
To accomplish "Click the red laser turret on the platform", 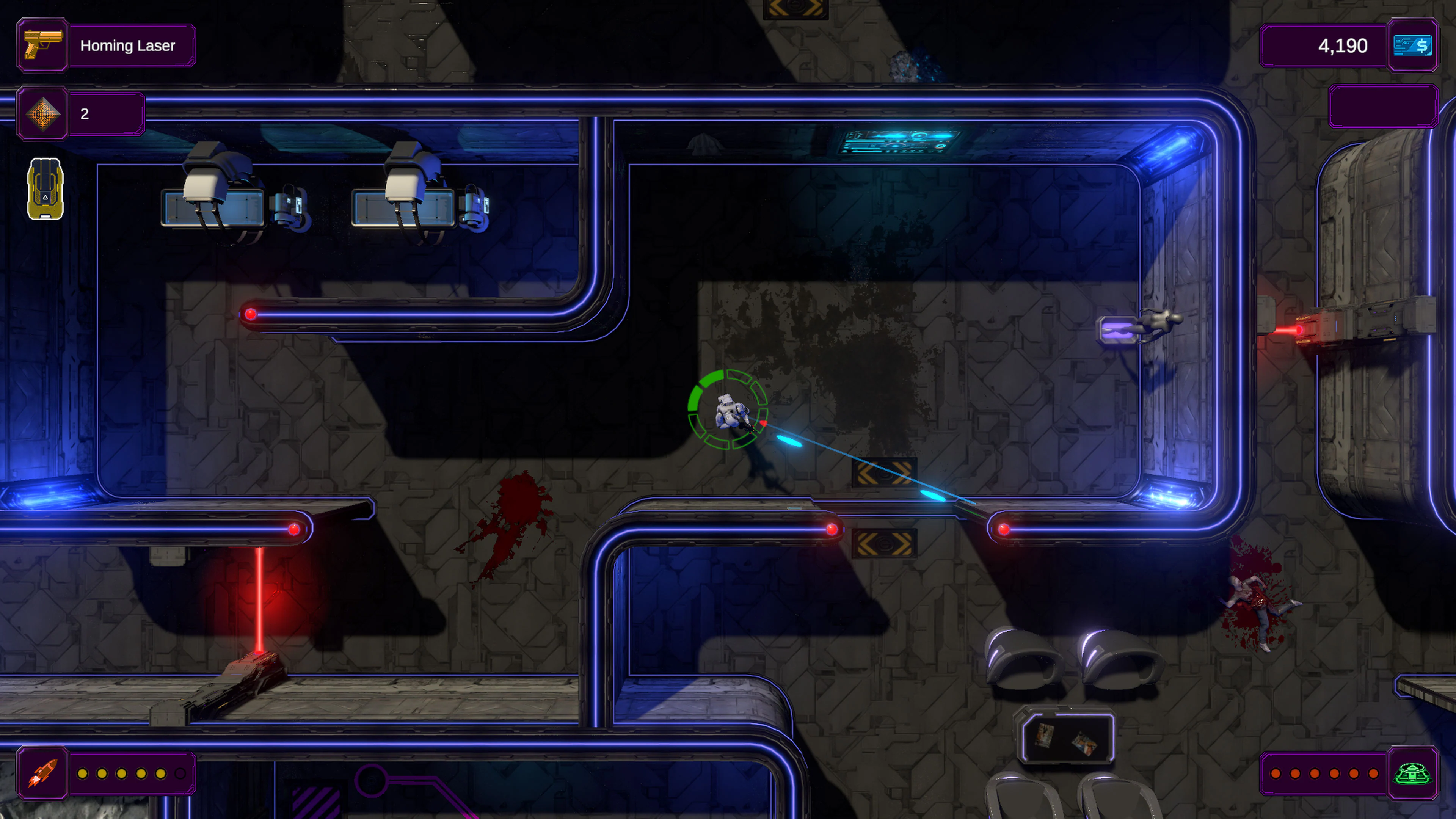I will point(243,687).
